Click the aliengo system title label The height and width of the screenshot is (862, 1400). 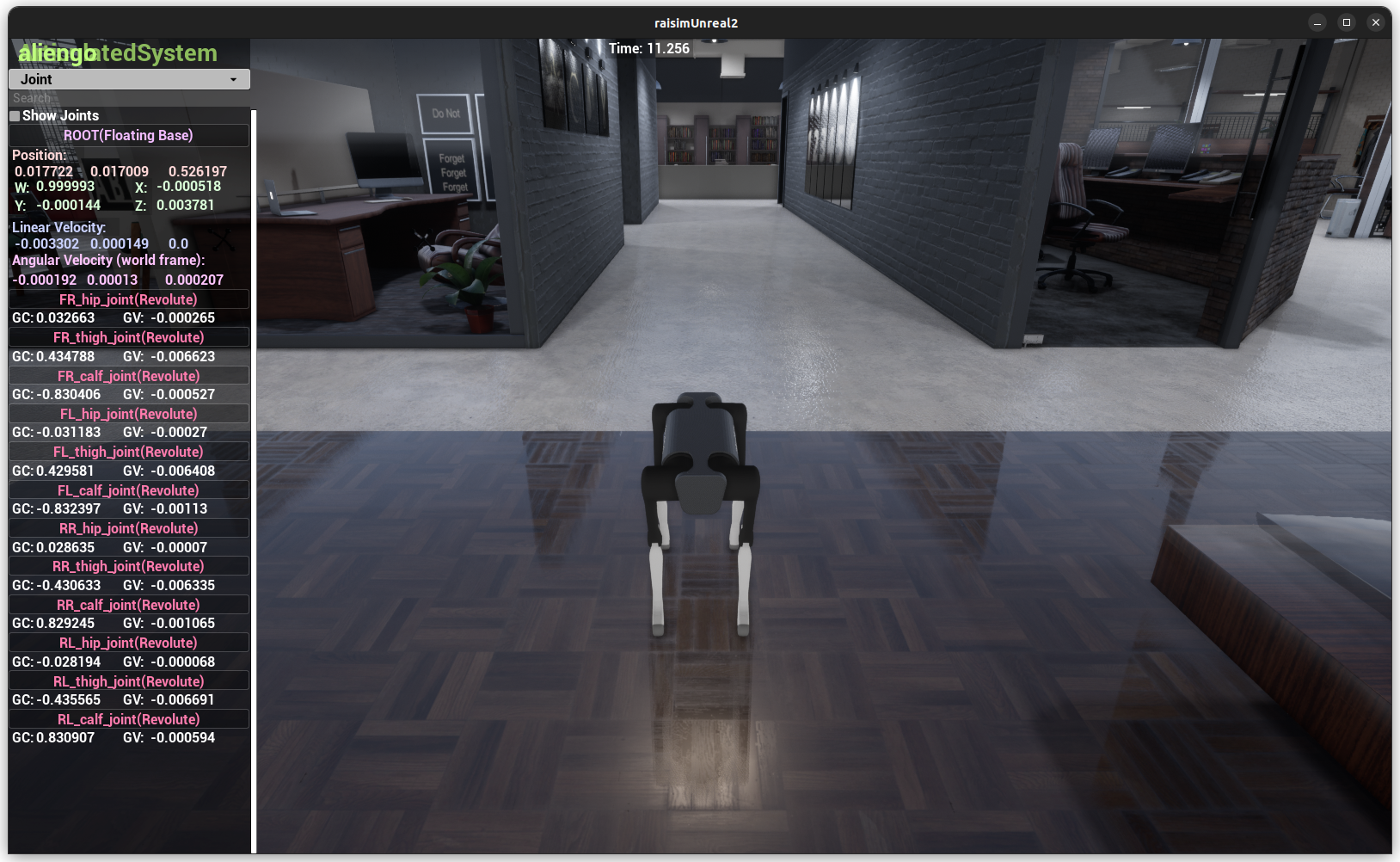coord(56,52)
